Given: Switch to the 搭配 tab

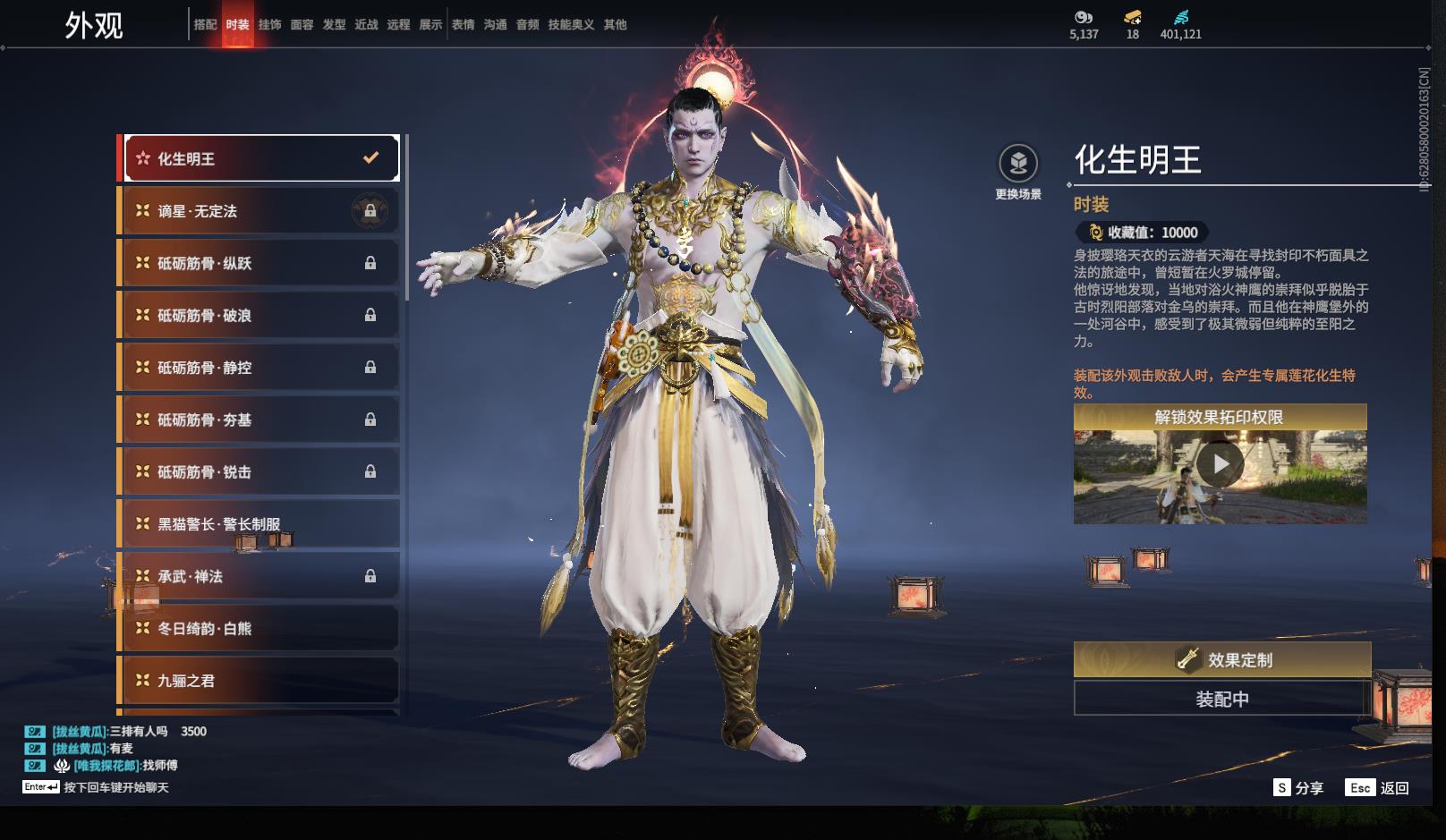Looking at the screenshot, I should 205,25.
